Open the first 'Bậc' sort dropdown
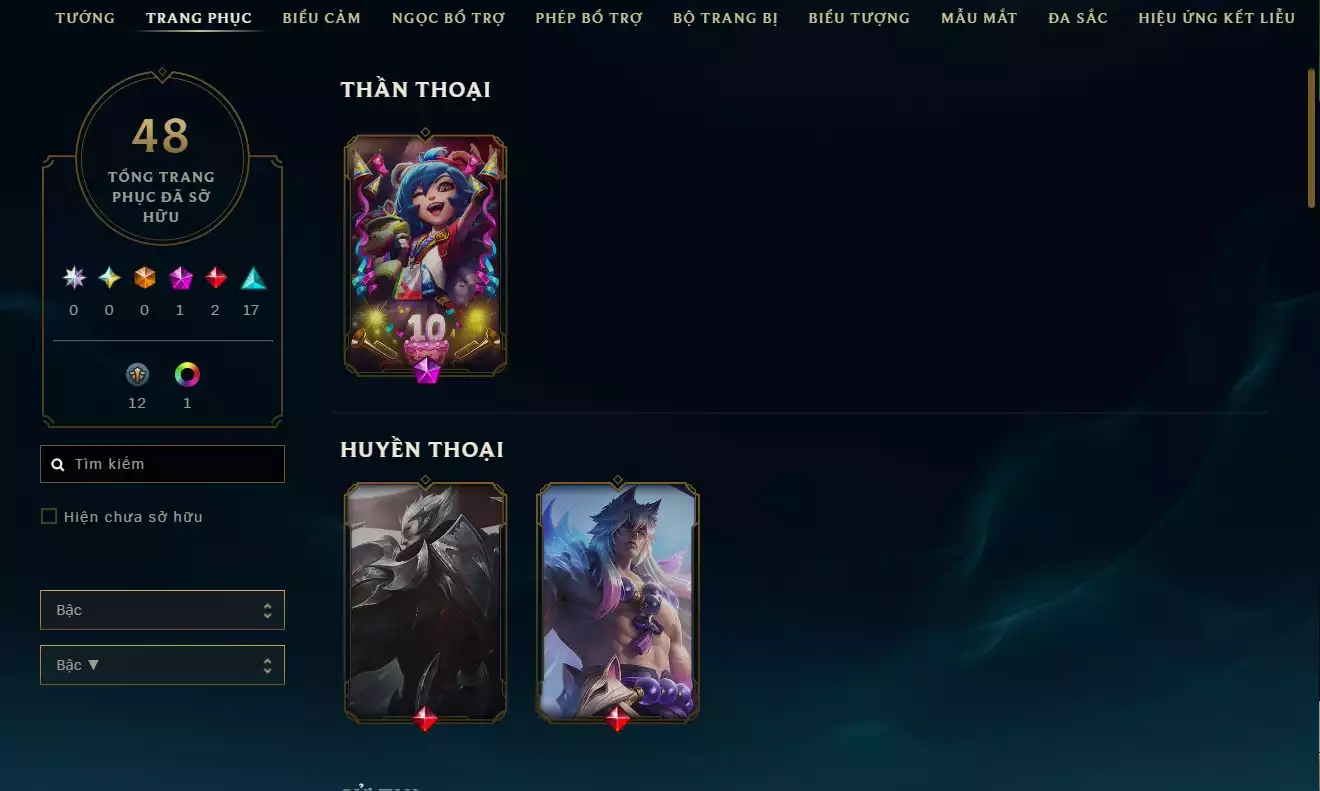 click(162, 609)
